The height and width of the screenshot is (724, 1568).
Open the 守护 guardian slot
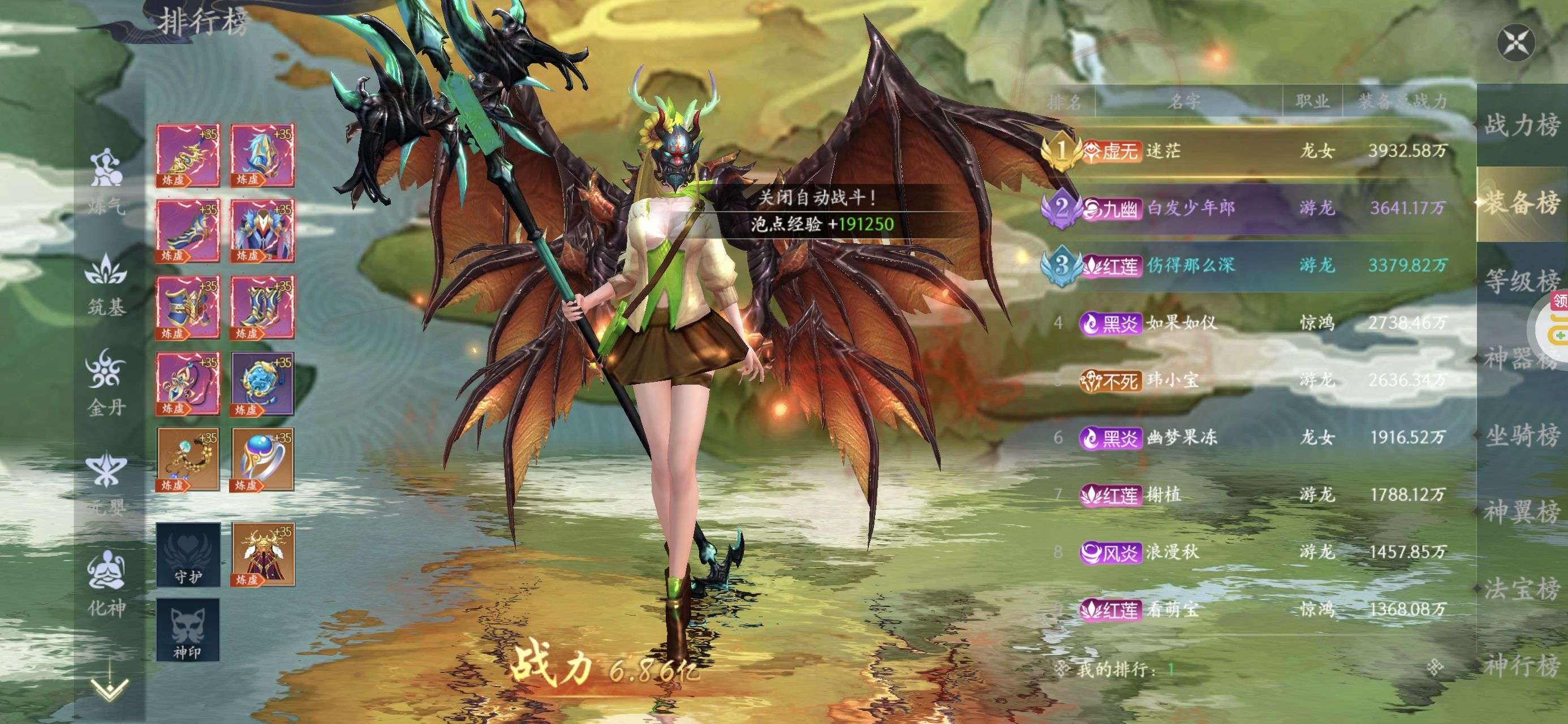187,555
